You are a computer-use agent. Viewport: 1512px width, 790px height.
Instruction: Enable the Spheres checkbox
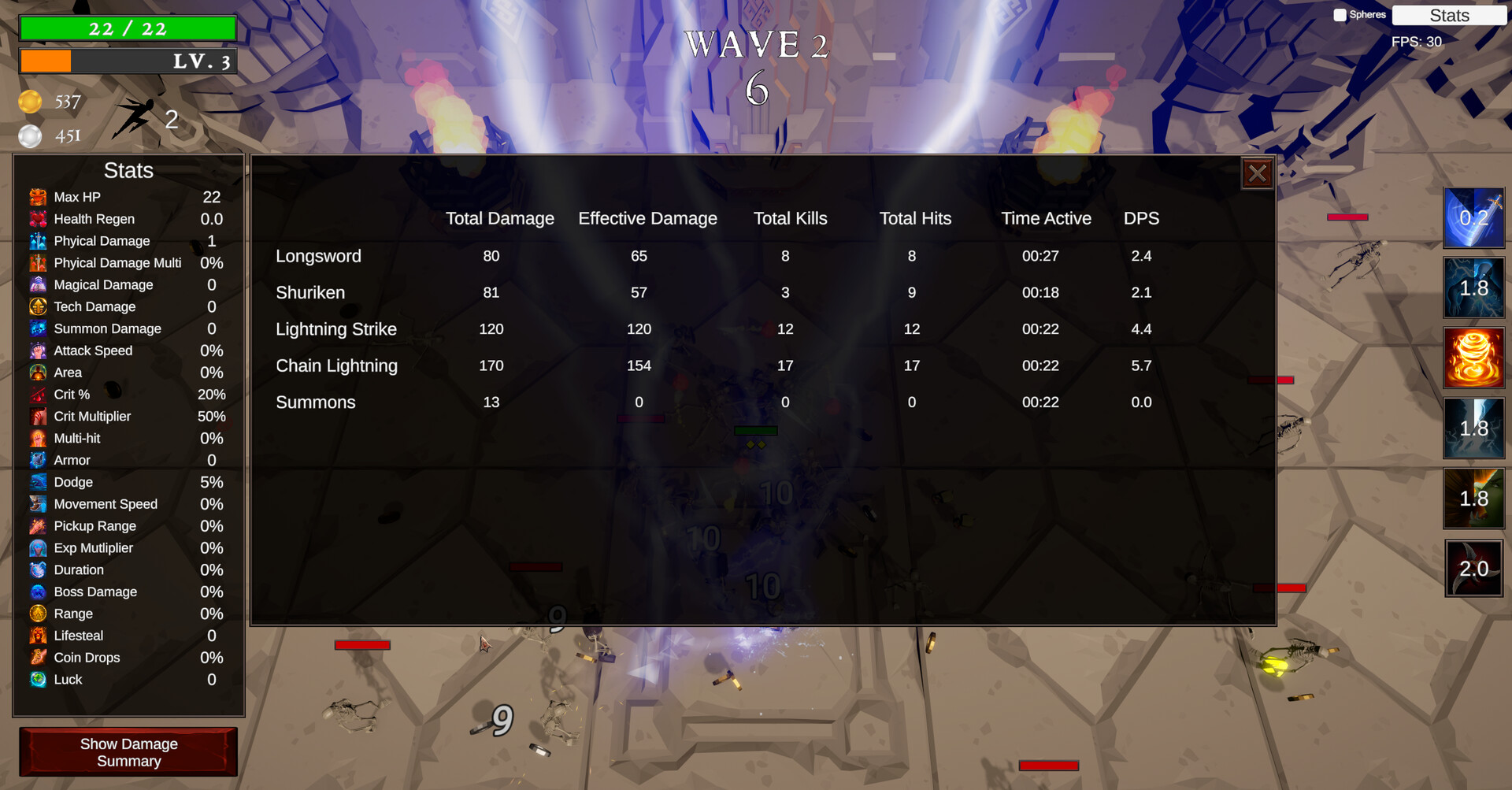click(x=1339, y=13)
